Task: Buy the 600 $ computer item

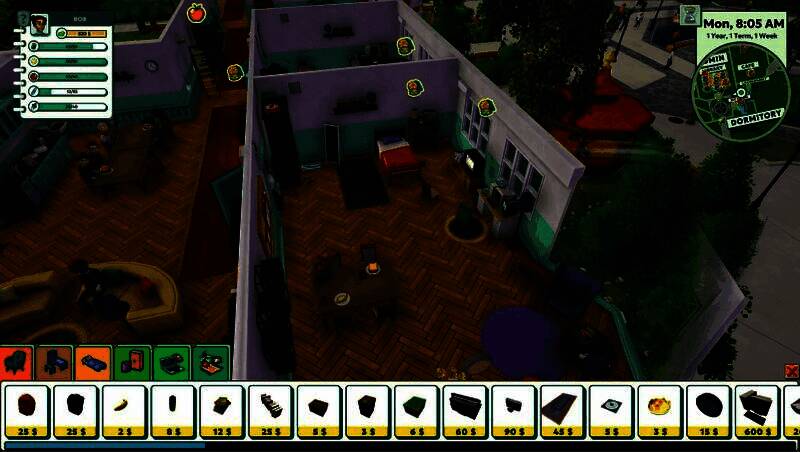Action: 757,410
